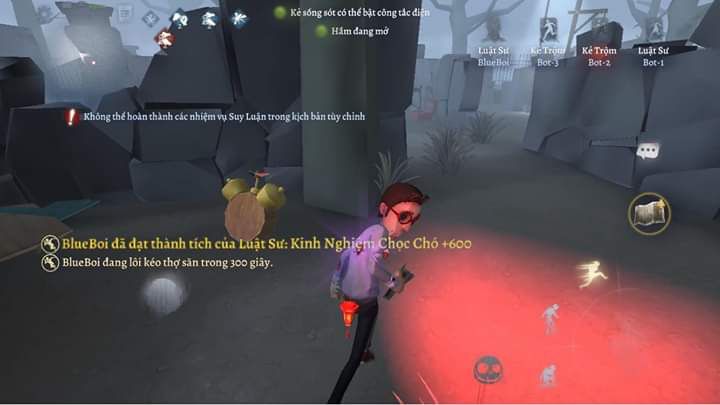The width and height of the screenshot is (720, 405).
Task: Open the quick chat speech bubble
Action: (x=648, y=152)
